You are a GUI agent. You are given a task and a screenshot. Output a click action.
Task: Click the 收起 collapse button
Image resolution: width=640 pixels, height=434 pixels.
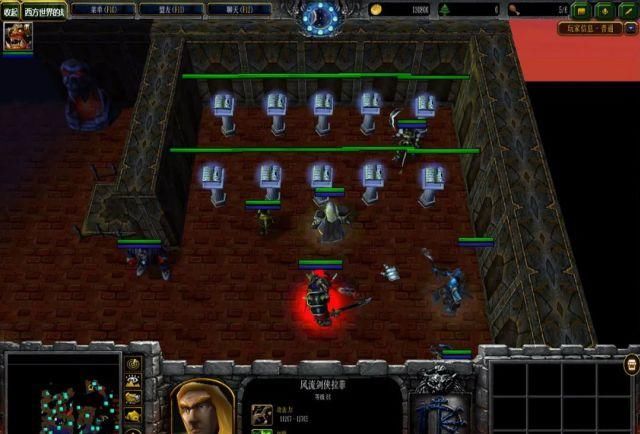[10, 11]
